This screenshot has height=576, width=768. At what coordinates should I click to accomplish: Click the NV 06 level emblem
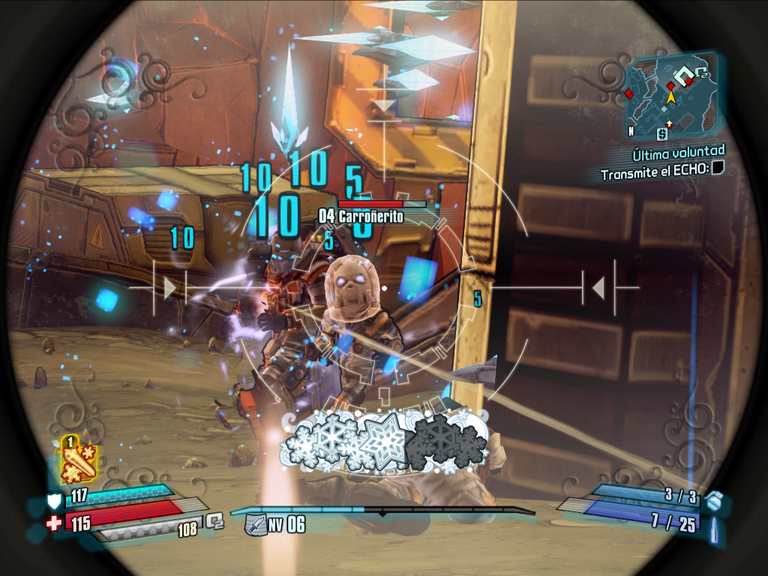[x=255, y=523]
